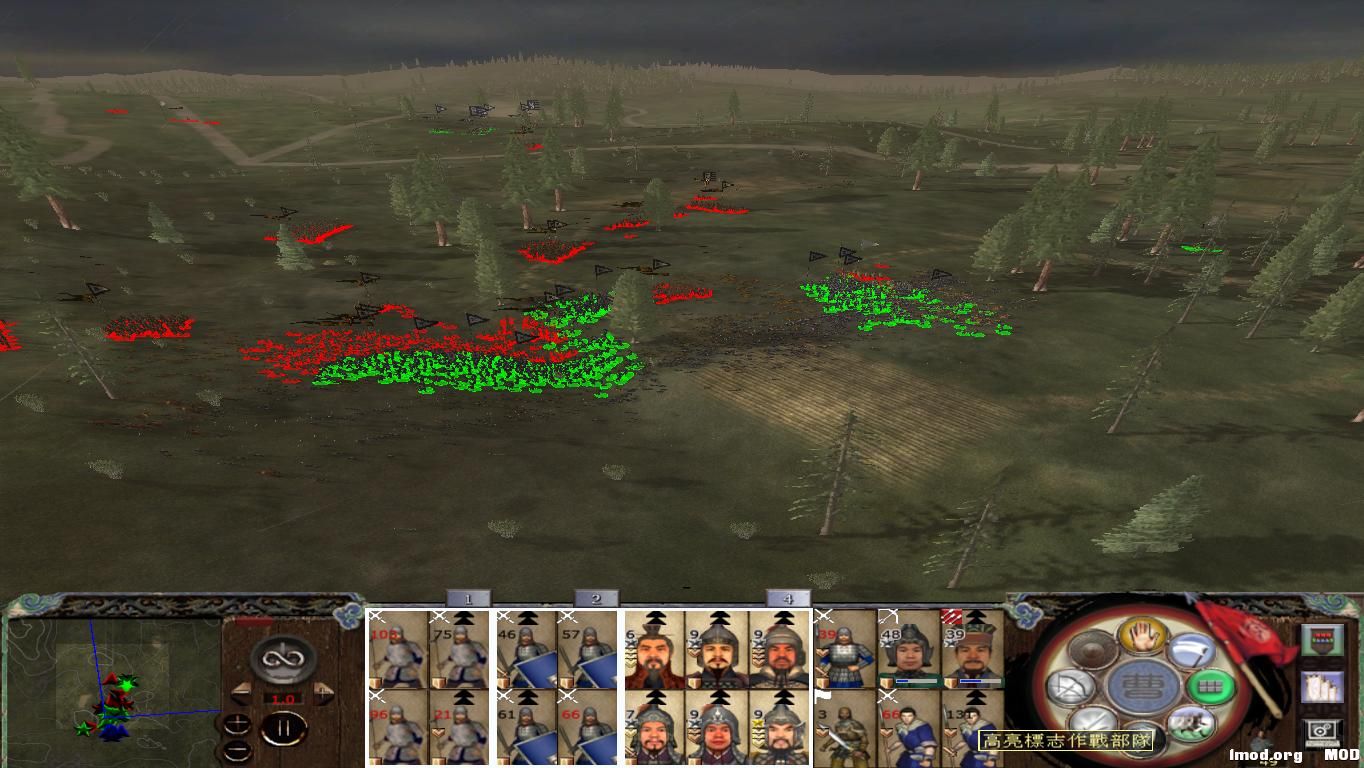The width and height of the screenshot is (1364, 768).
Task: Click the 1.0 speed value display
Action: tap(284, 698)
